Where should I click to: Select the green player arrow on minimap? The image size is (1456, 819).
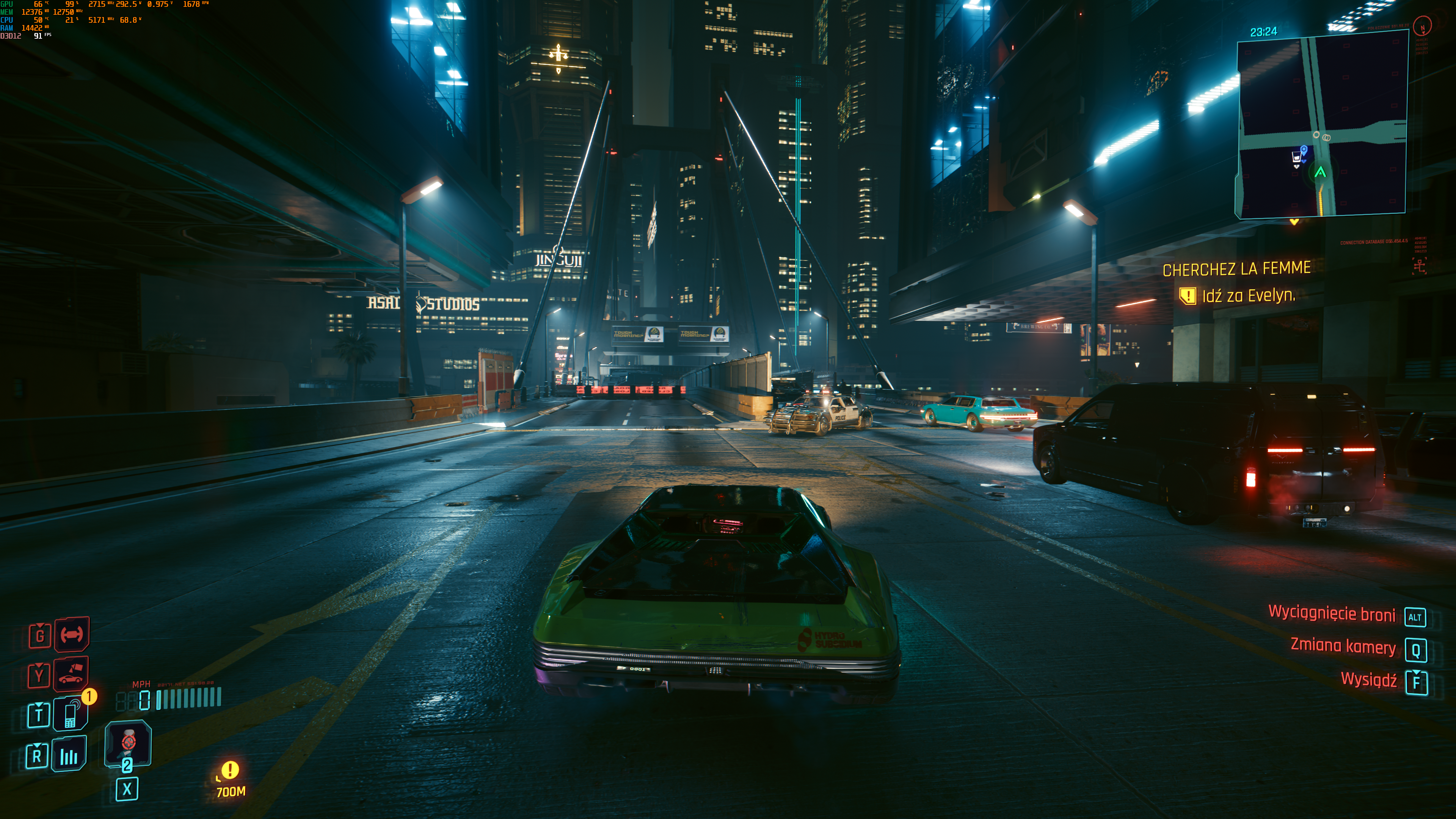tap(1320, 172)
